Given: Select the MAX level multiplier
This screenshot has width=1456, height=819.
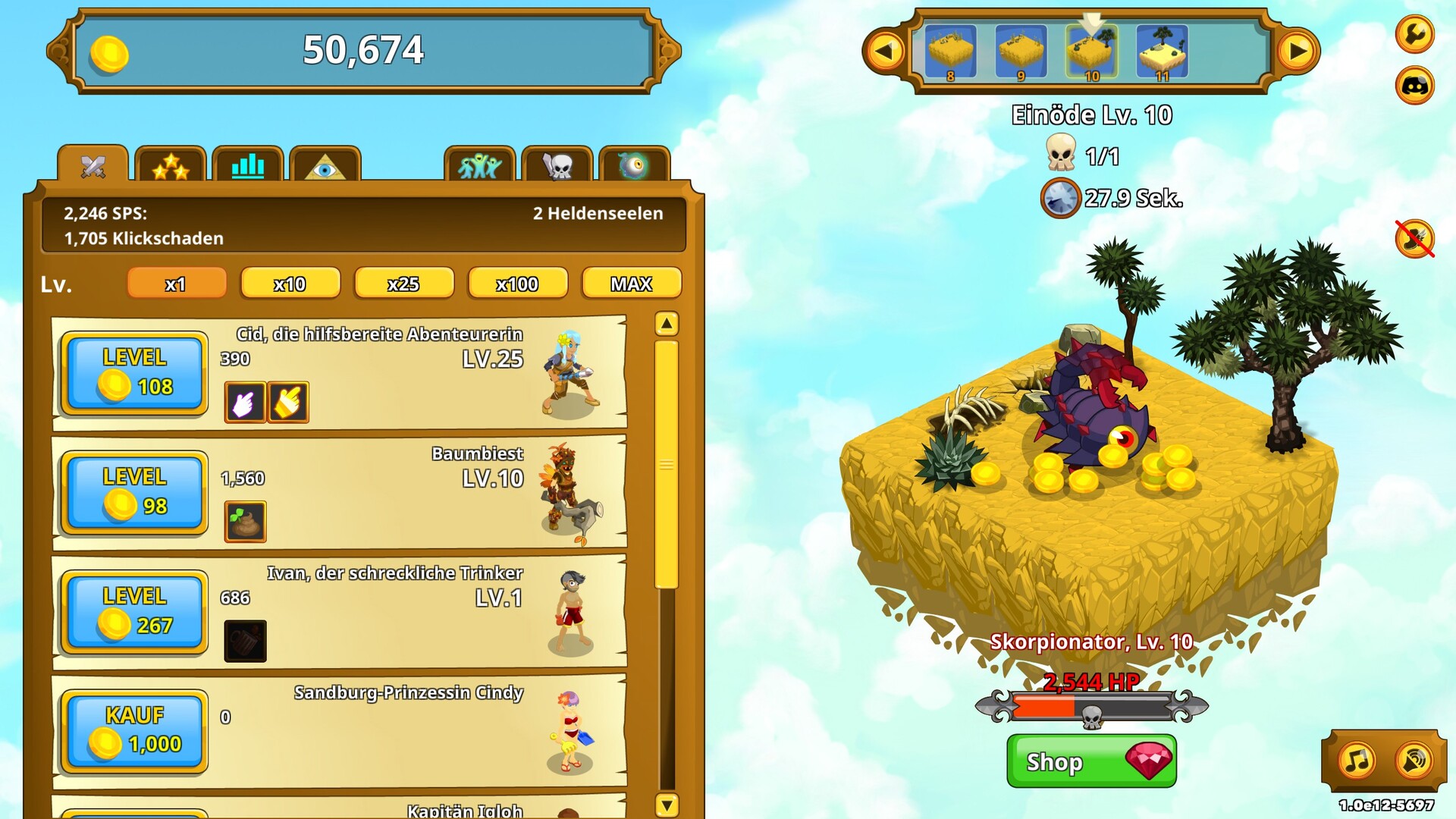Looking at the screenshot, I should tap(631, 284).
